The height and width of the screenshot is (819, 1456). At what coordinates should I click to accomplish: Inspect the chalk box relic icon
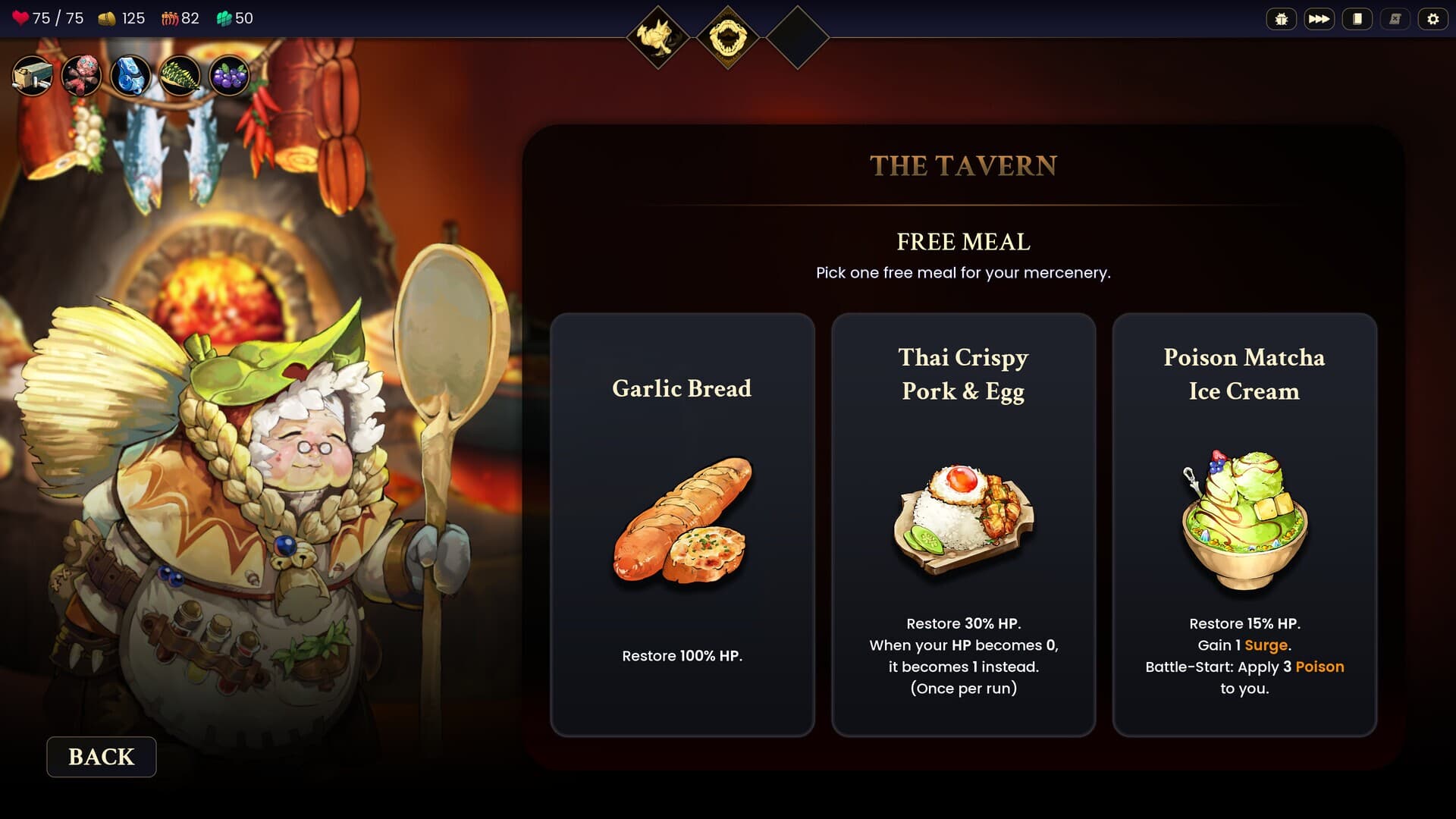[x=33, y=77]
